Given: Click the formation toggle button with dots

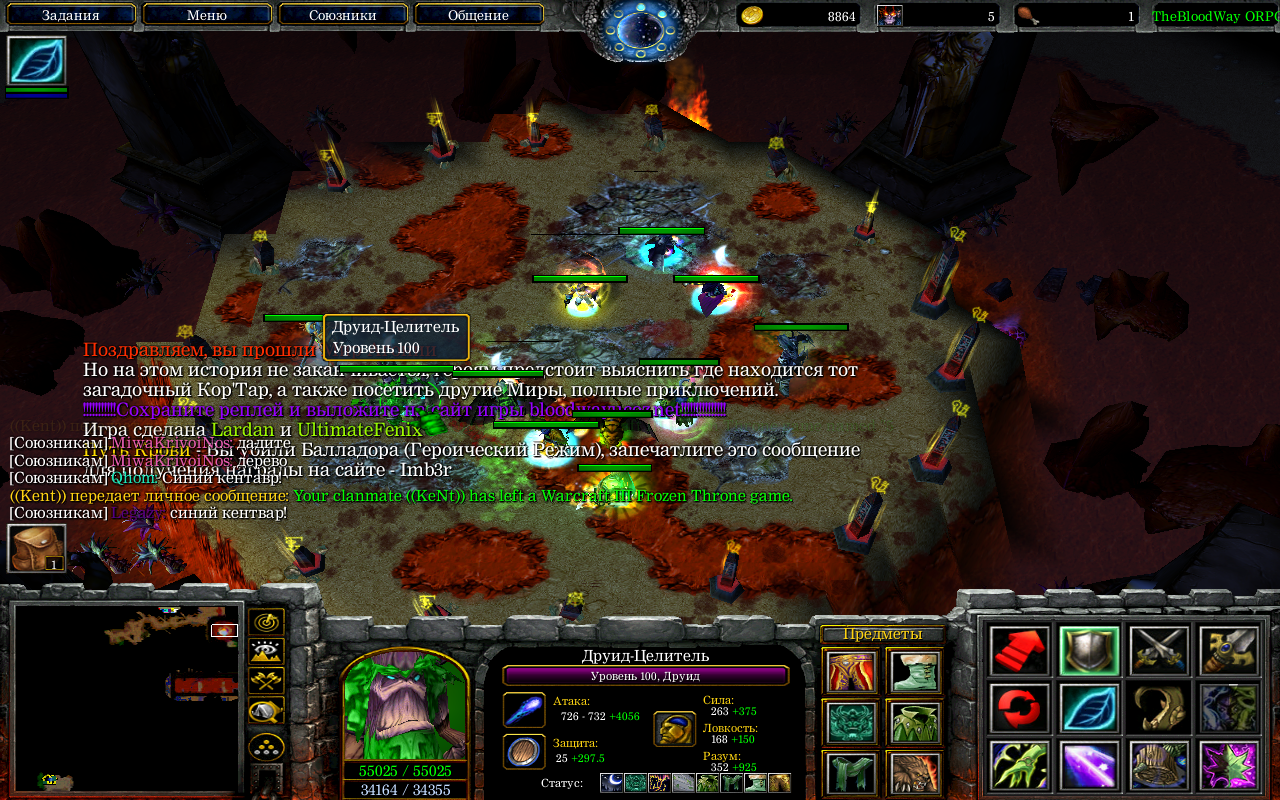Looking at the screenshot, I should [x=266, y=746].
